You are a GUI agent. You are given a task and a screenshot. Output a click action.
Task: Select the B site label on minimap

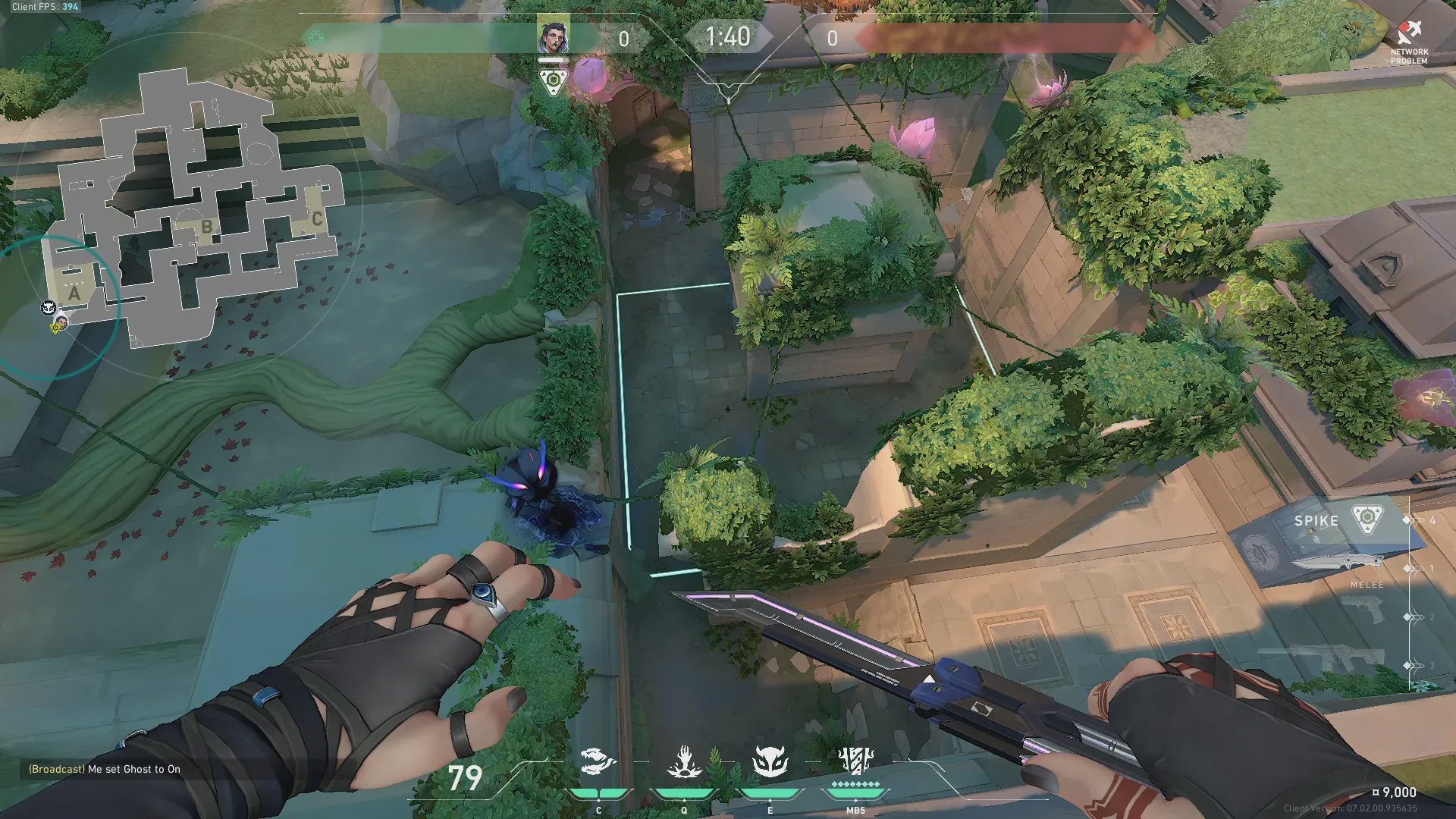207,227
